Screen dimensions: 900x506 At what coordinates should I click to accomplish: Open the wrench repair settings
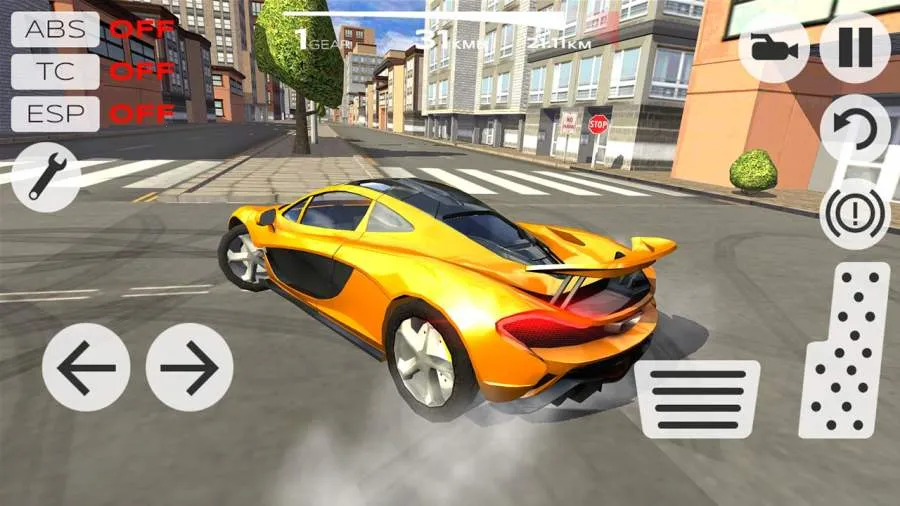46,177
